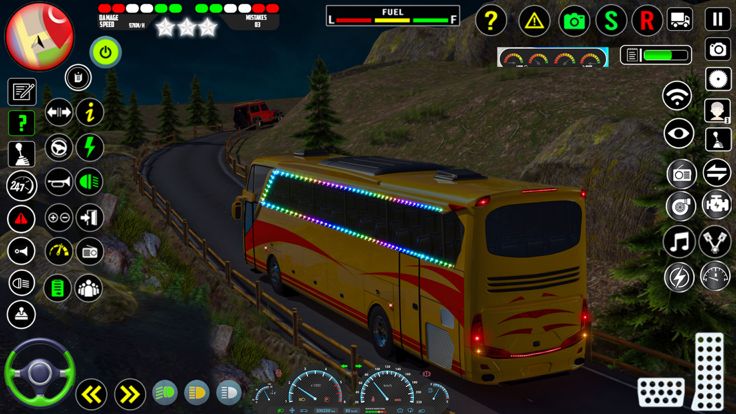Select the green S button
This screenshot has height=414, width=736.
[x=611, y=19]
